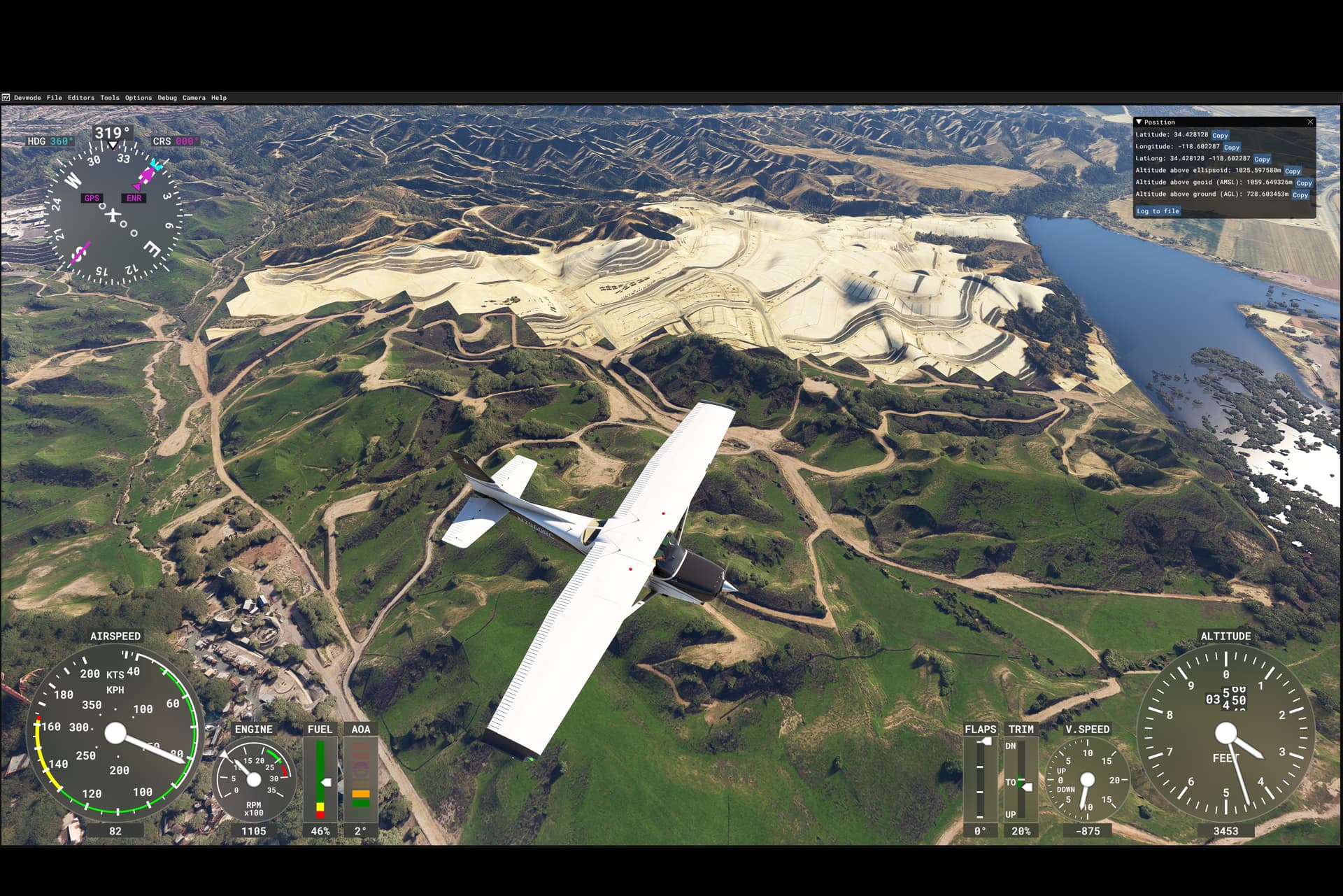
Task: Click Log to file in the Position panel
Action: point(1158,211)
